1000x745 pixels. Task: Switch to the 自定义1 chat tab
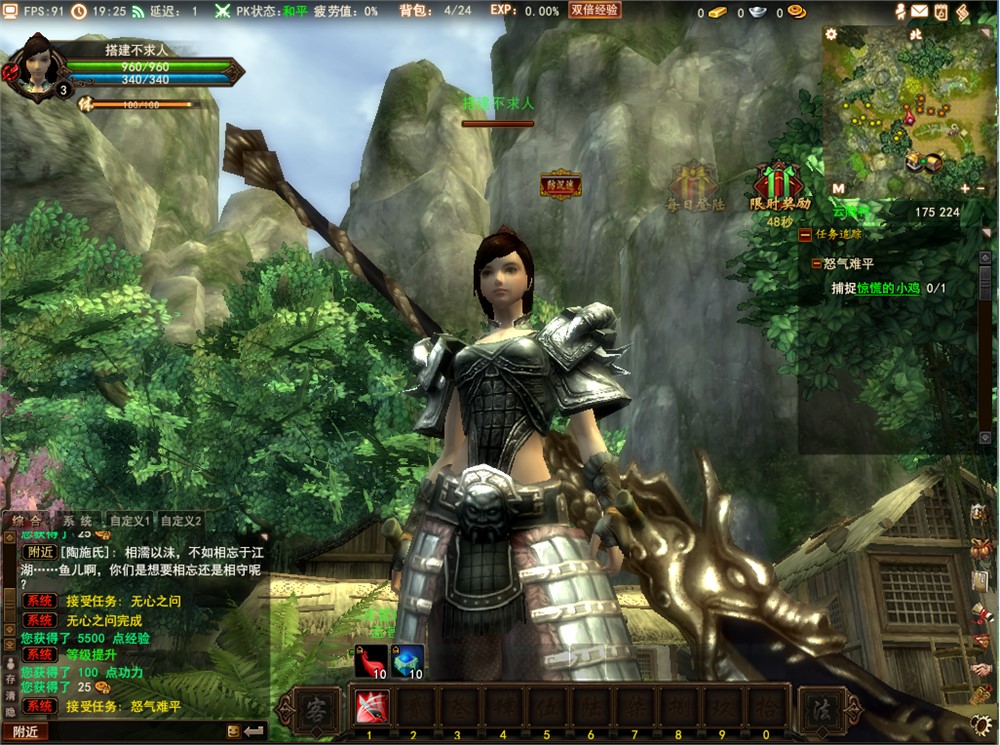(129, 521)
